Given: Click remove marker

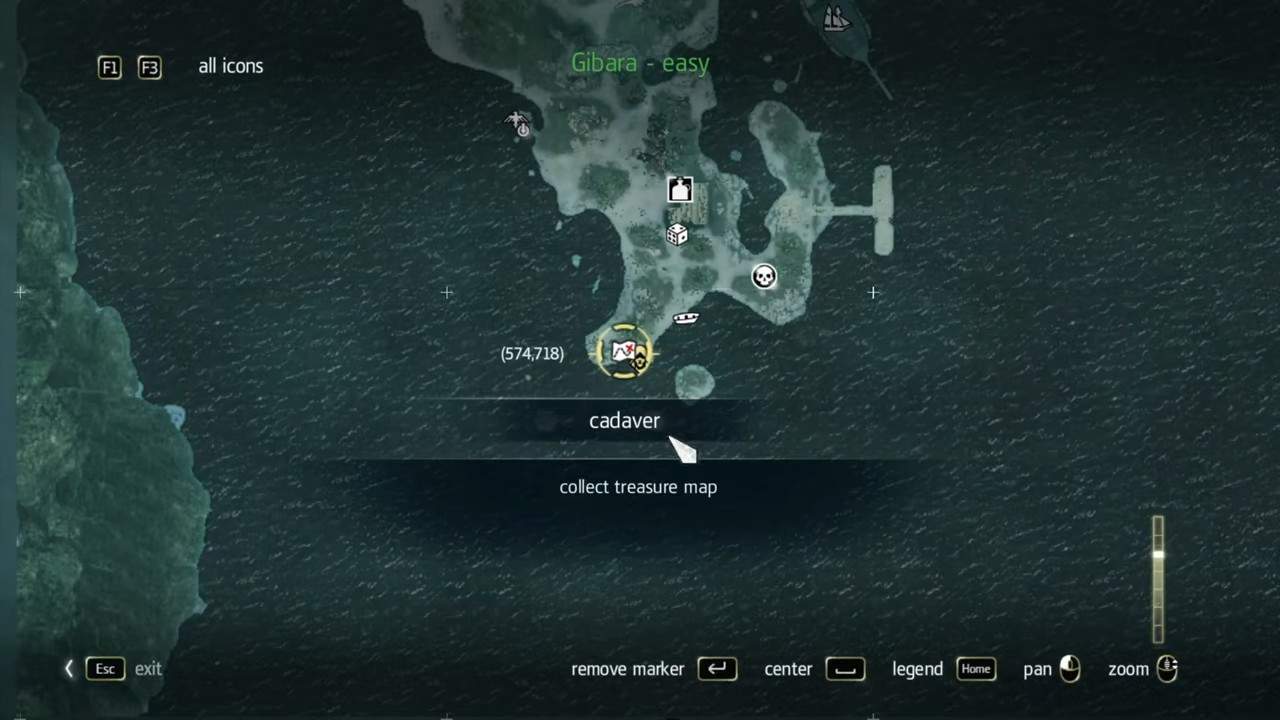Looking at the screenshot, I should [627, 669].
